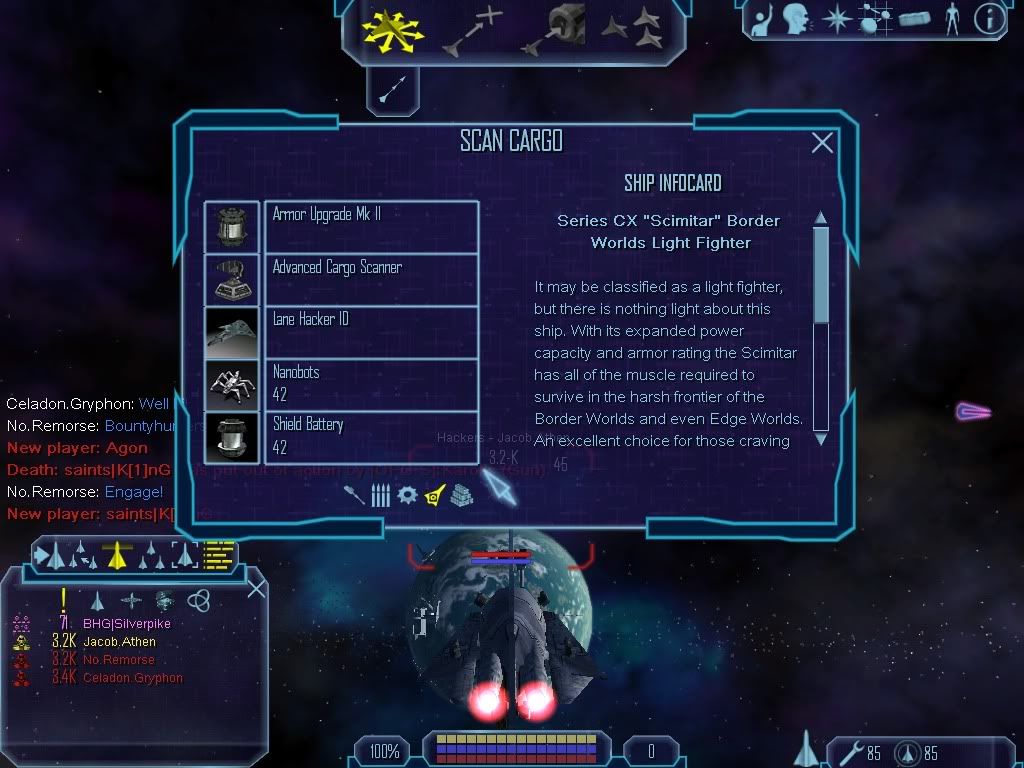
Task: Show the weapons filter (screwdriver icon)
Action: [354, 495]
